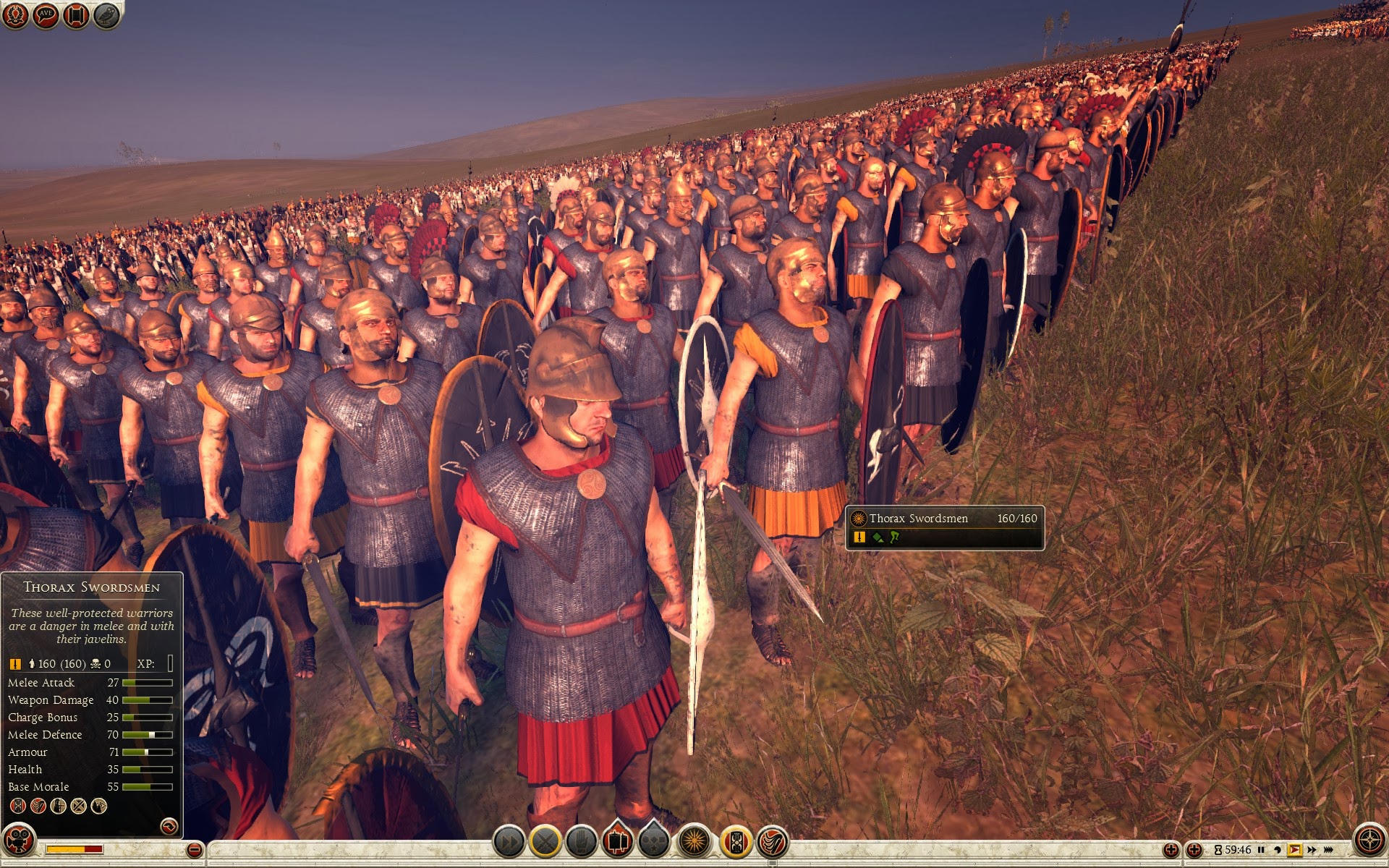Image resolution: width=1389 pixels, height=868 pixels.
Task: Set battle speed to fastest
Action: 1329,850
